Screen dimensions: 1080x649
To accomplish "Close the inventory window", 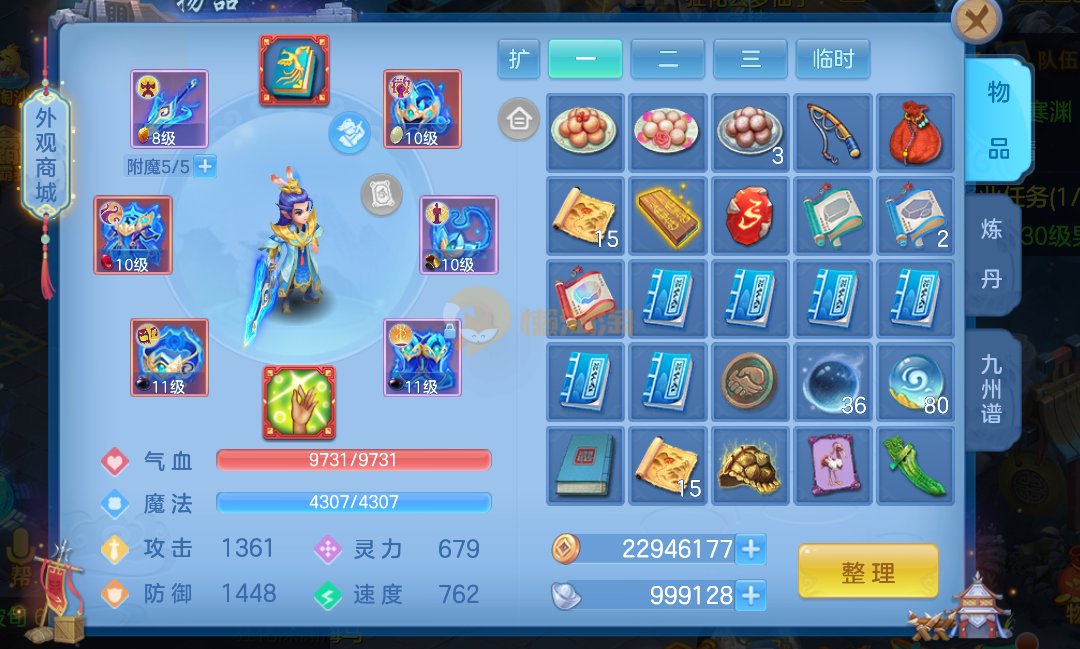I will [976, 19].
